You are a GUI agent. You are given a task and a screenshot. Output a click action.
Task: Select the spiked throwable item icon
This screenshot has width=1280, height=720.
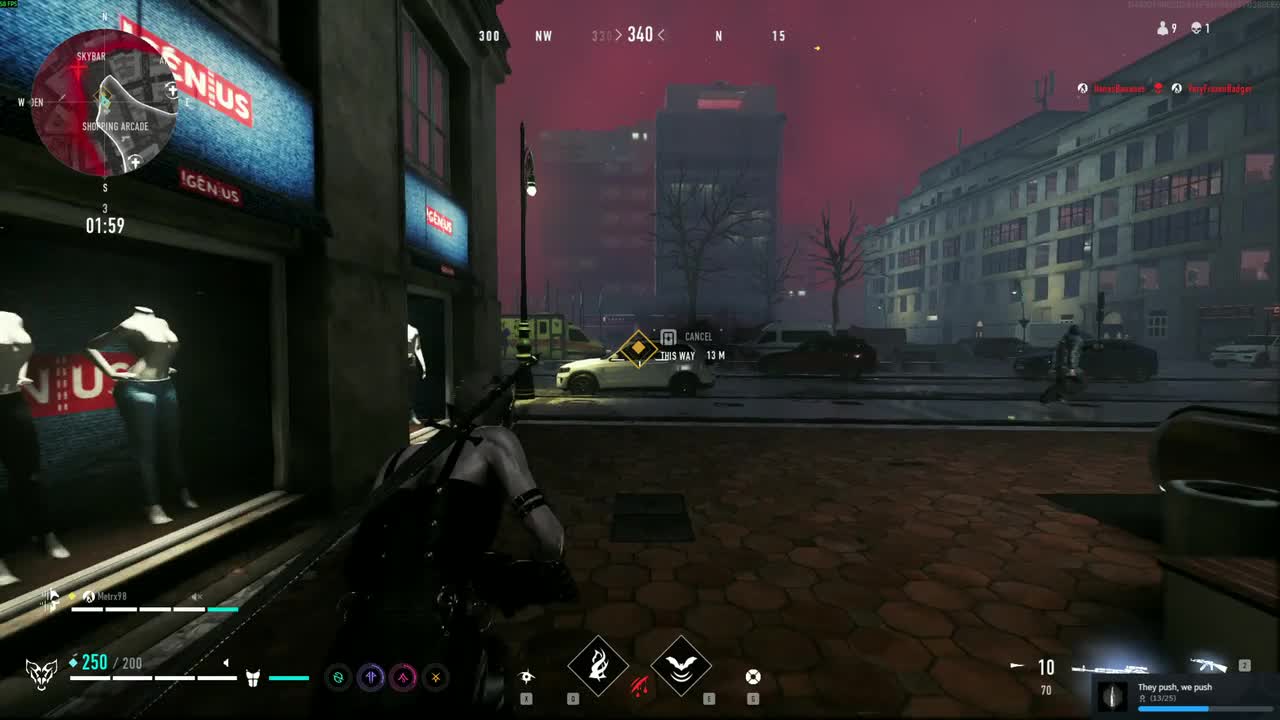pyautogui.click(x=527, y=677)
